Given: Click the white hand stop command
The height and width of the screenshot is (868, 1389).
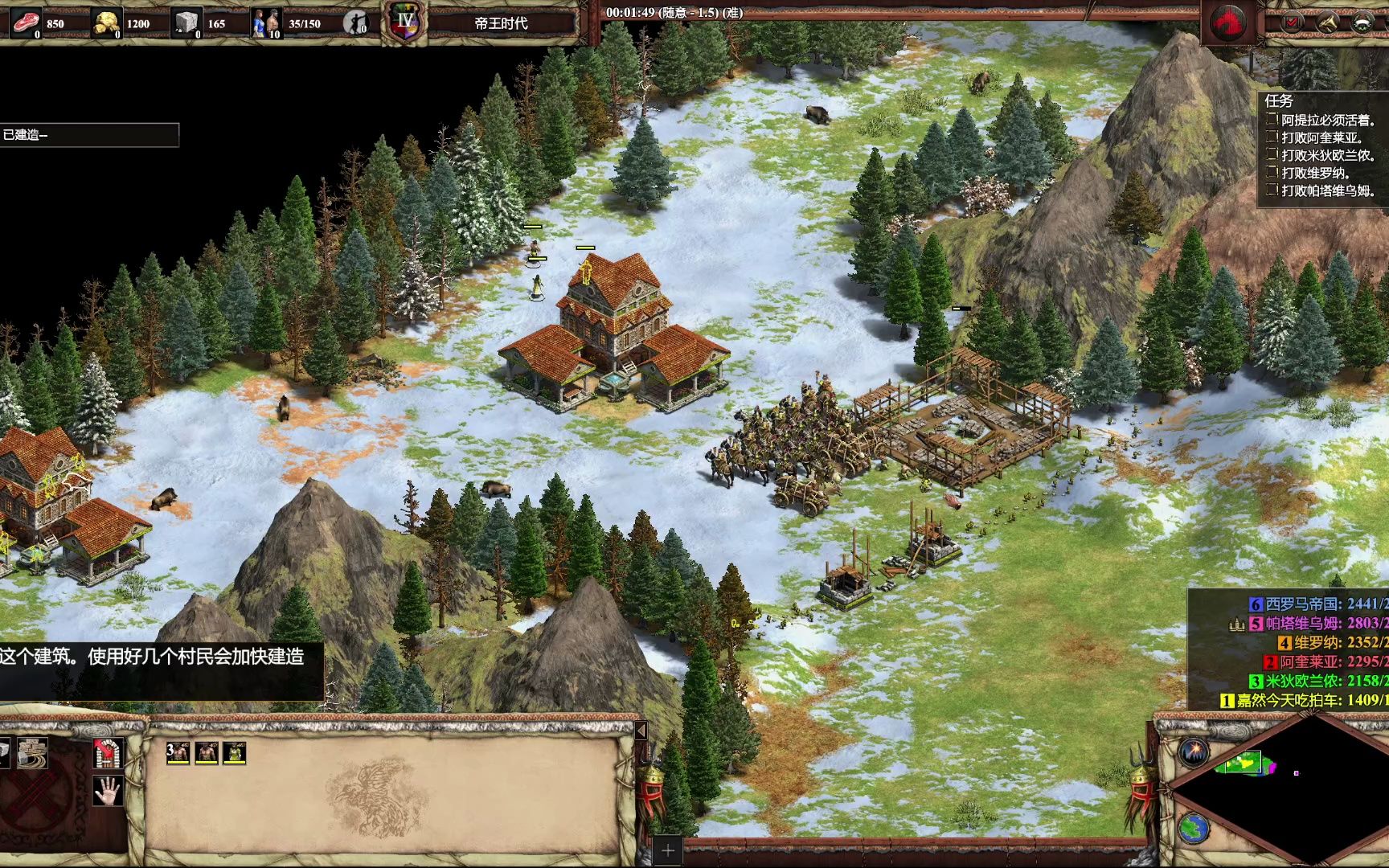Looking at the screenshot, I should (108, 790).
